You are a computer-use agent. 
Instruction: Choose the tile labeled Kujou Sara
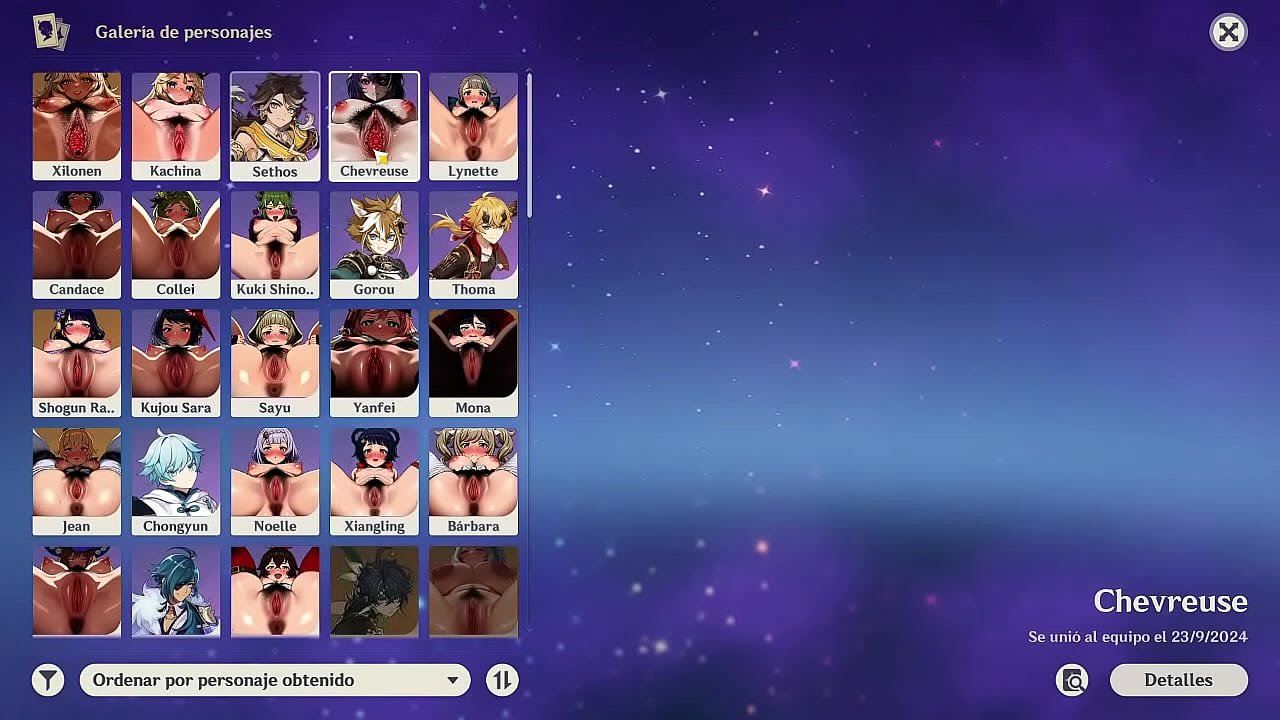(176, 362)
